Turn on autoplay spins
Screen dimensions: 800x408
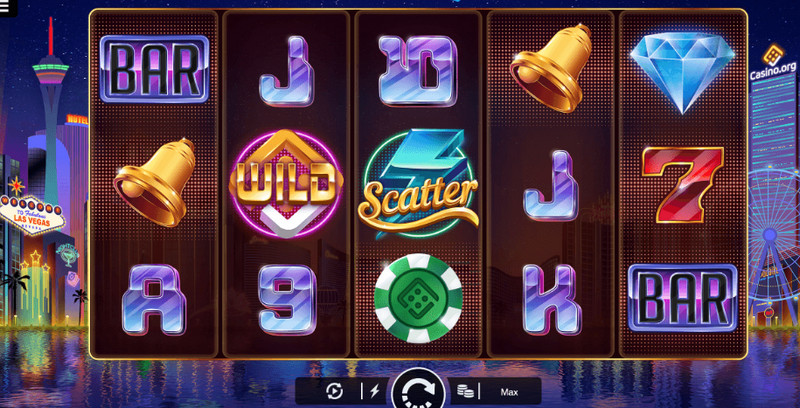click(x=335, y=391)
